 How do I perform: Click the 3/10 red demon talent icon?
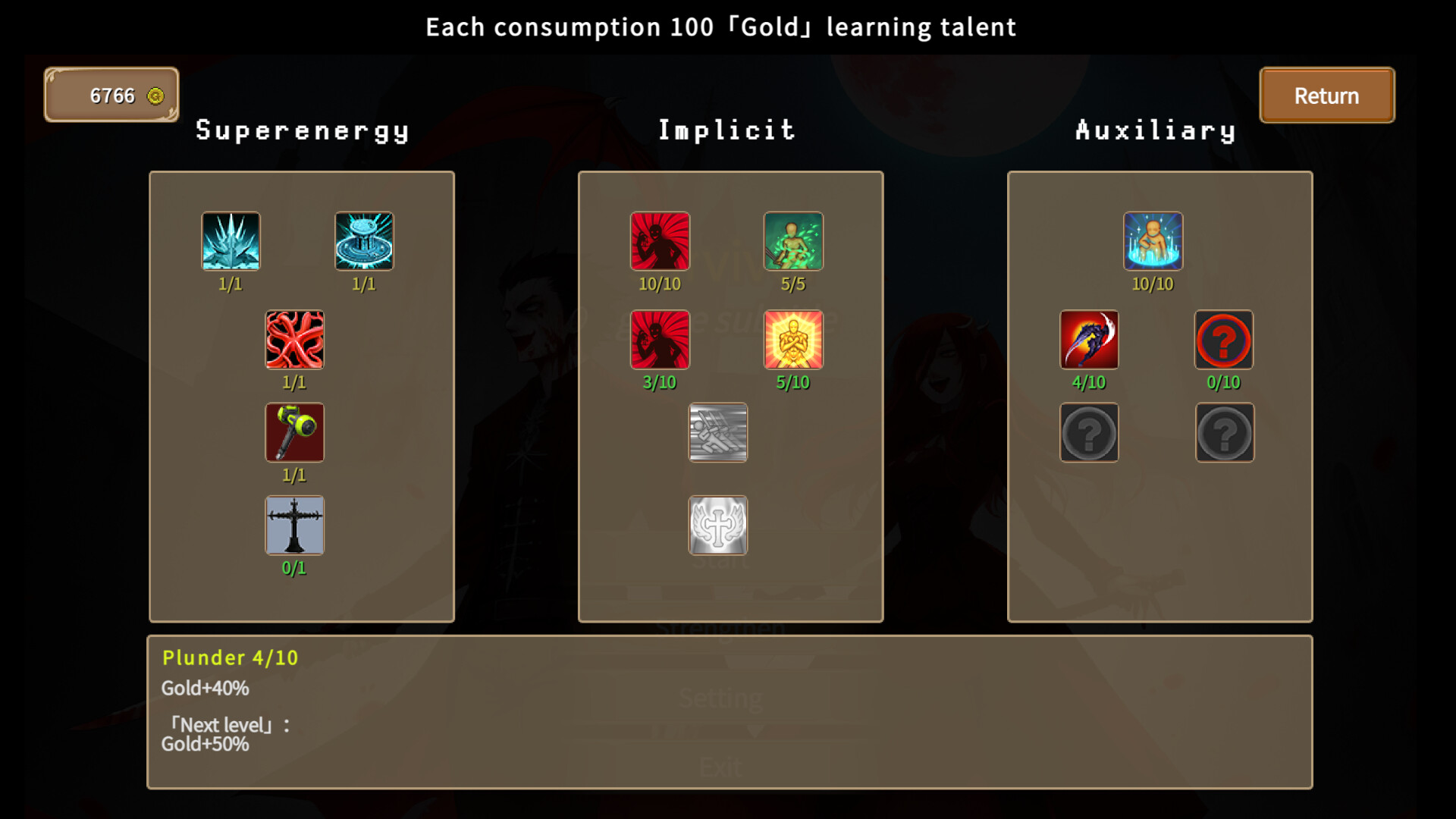coord(660,340)
